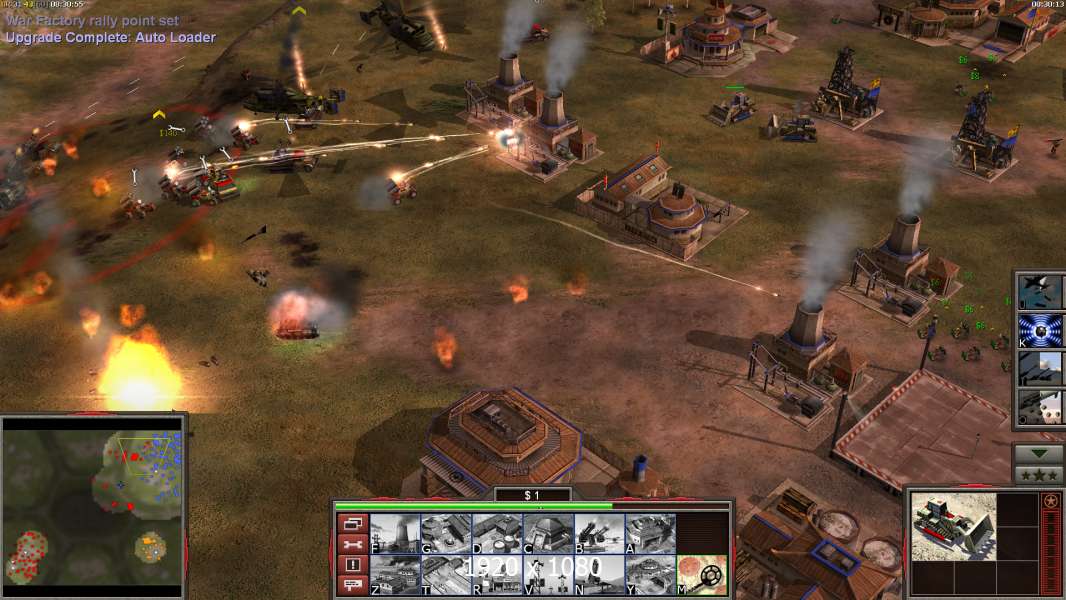Build the command center marked Y
The image size is (1066, 600).
(650, 574)
